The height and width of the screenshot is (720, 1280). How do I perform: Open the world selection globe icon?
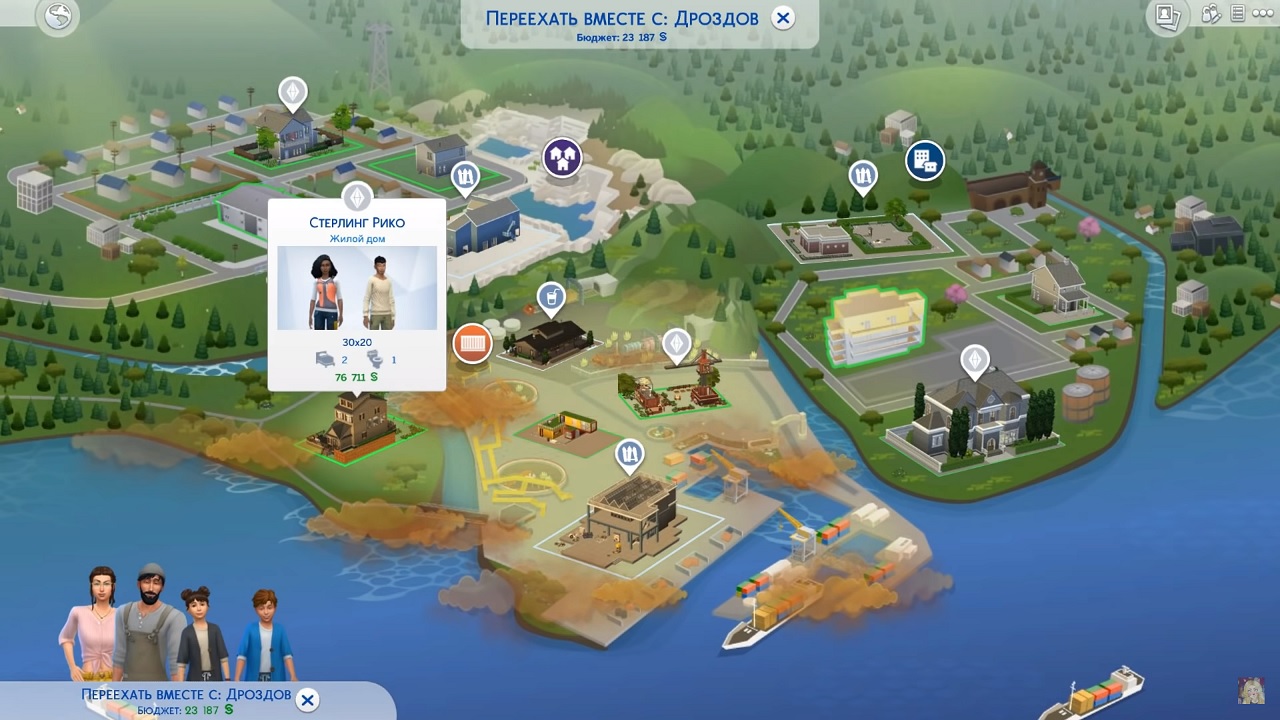pyautogui.click(x=58, y=19)
